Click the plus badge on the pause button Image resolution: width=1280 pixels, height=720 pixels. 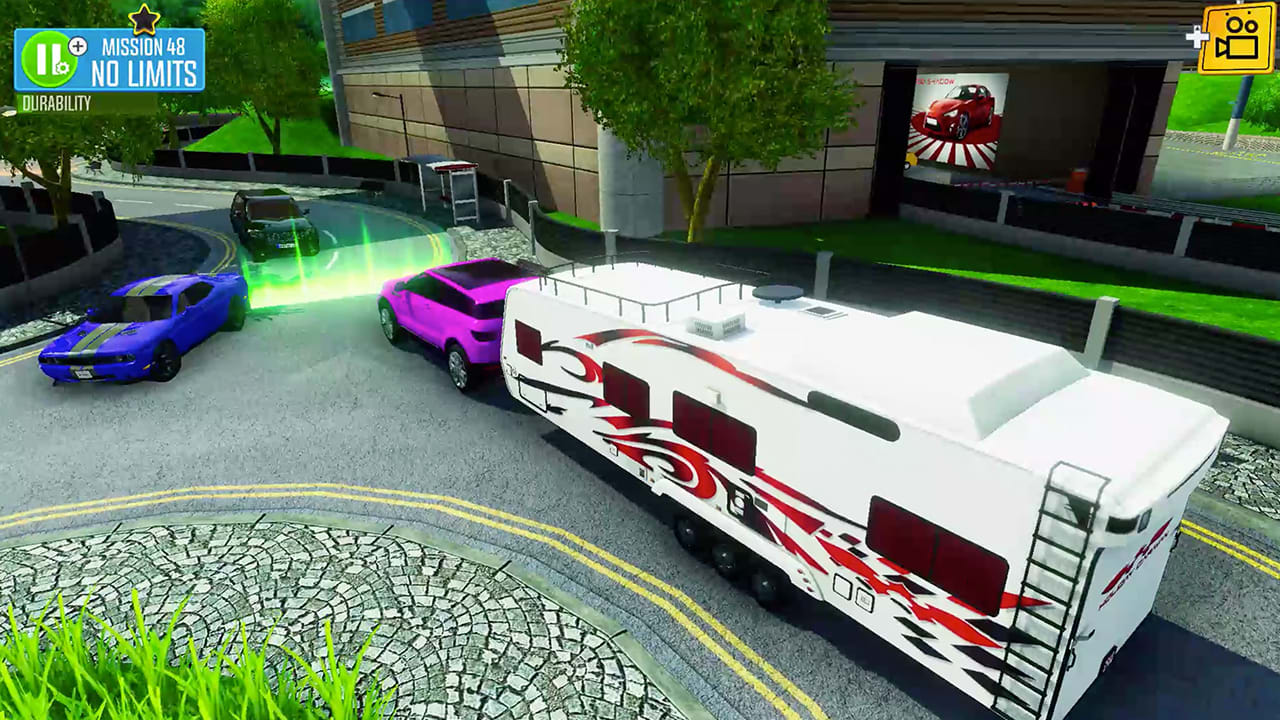click(x=77, y=46)
